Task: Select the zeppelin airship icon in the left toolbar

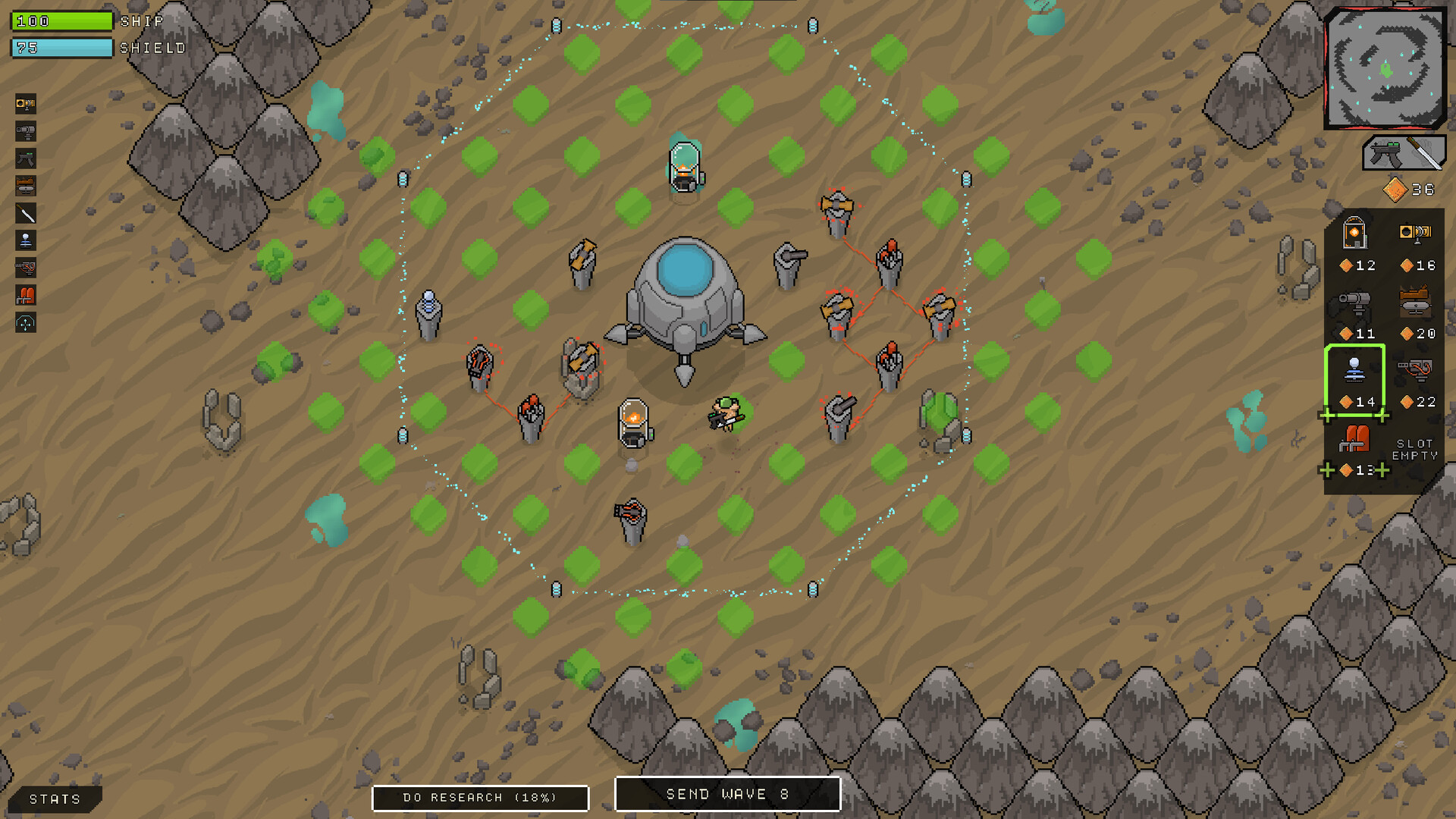Action: 25,187
